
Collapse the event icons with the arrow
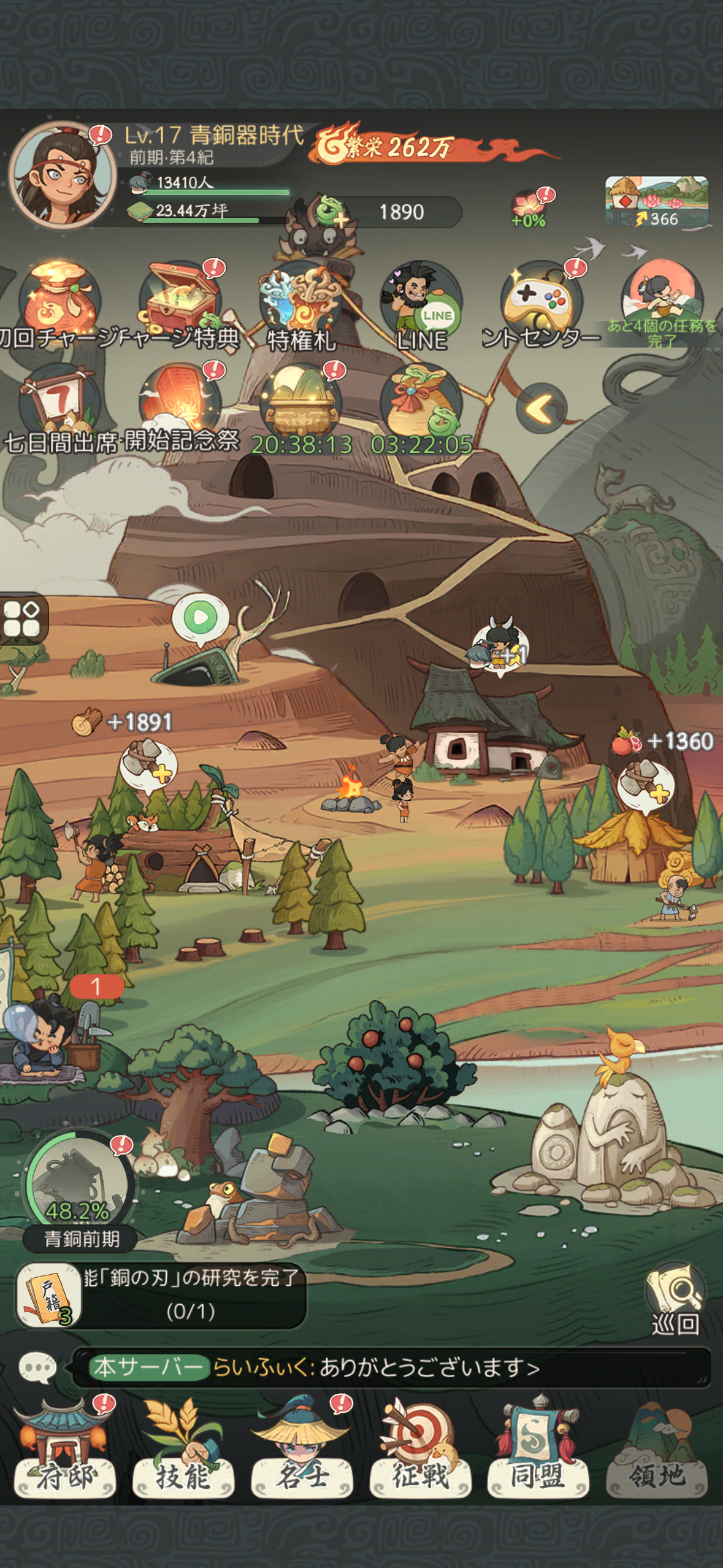(x=541, y=408)
